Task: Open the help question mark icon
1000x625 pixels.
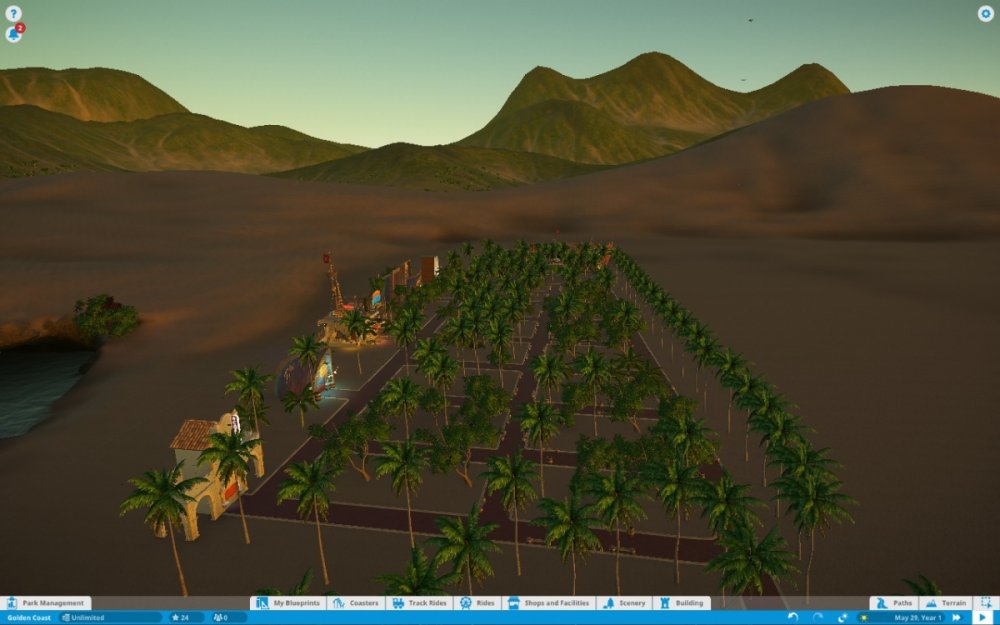Action: [x=13, y=14]
